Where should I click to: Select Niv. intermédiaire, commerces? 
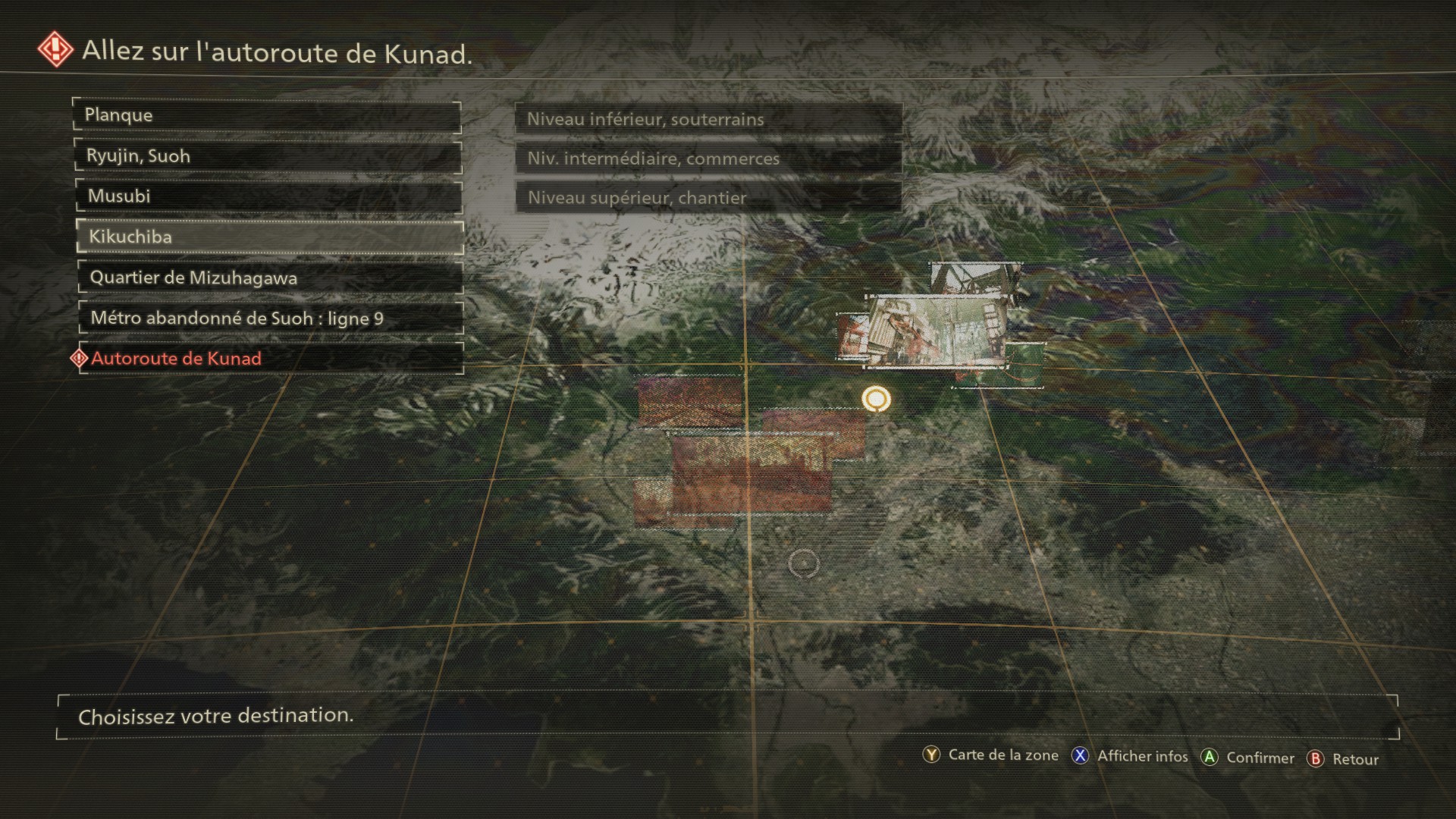pos(708,158)
